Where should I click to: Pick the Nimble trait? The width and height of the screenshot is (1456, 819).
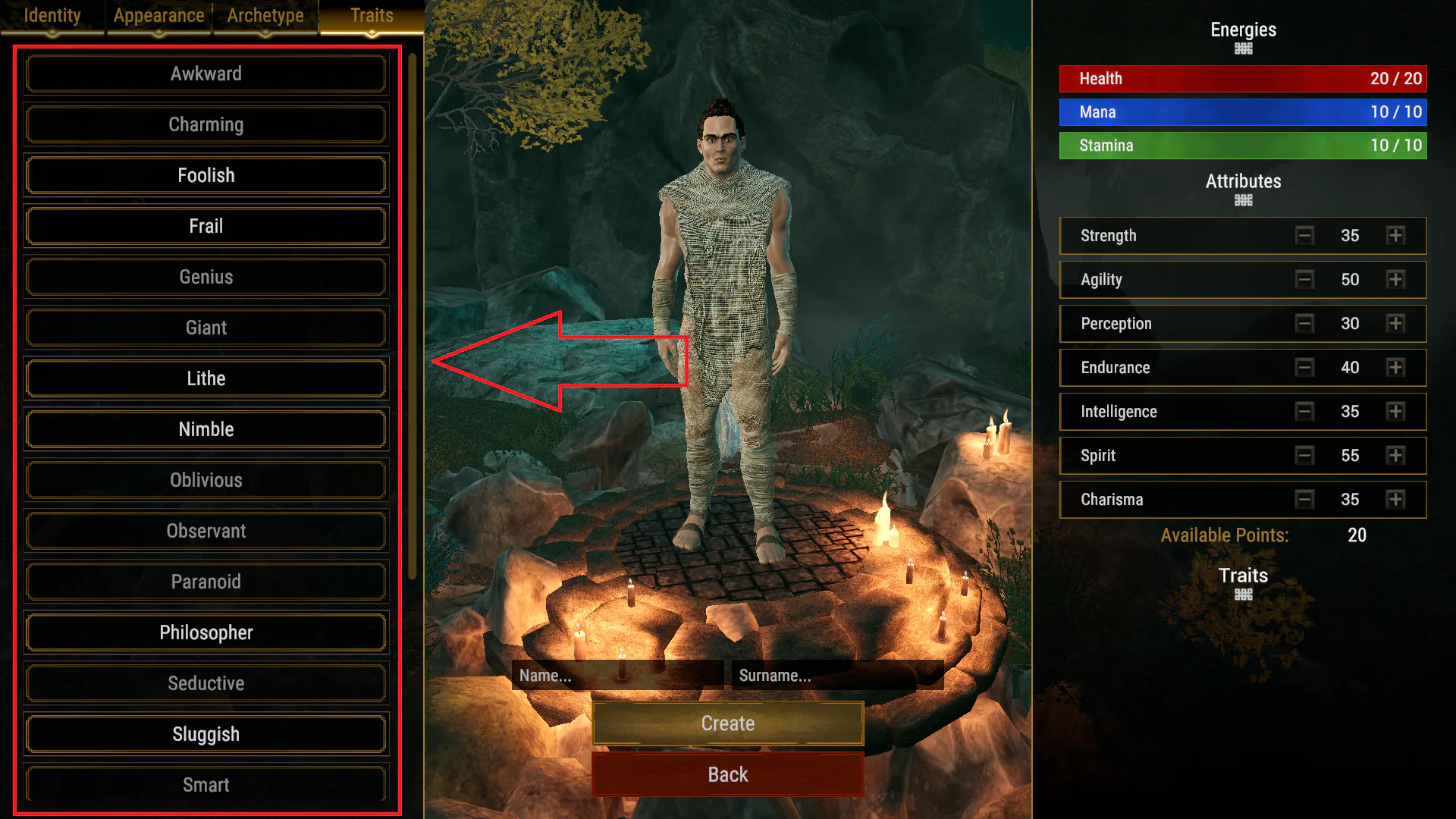coord(206,429)
